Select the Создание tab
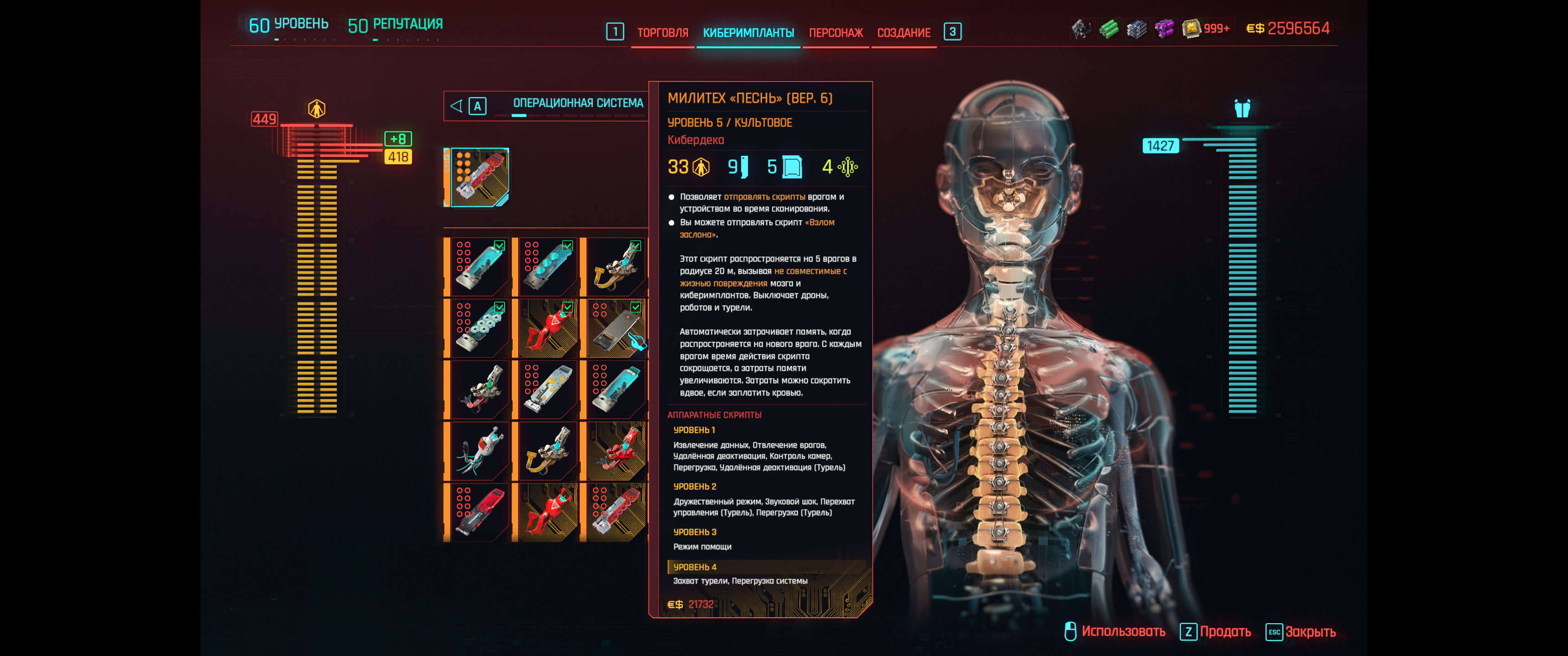Image resolution: width=1568 pixels, height=656 pixels. click(x=903, y=33)
